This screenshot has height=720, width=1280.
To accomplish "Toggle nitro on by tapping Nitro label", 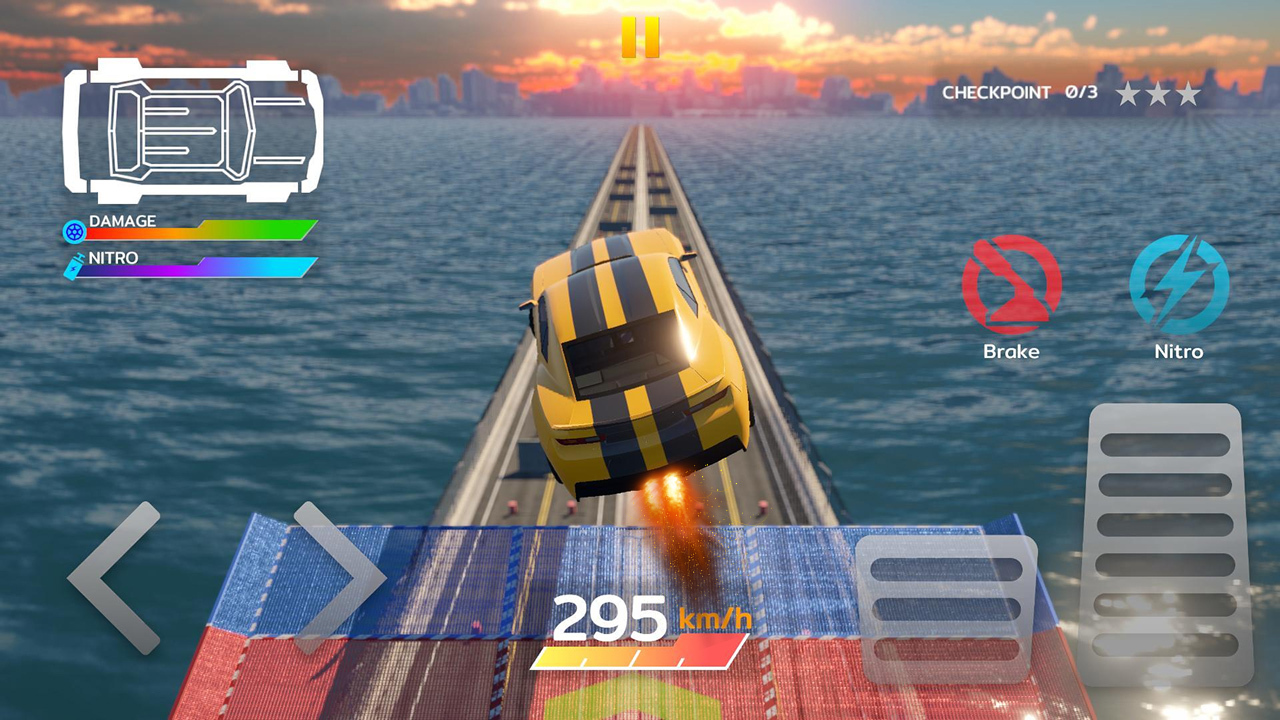I will [1180, 351].
